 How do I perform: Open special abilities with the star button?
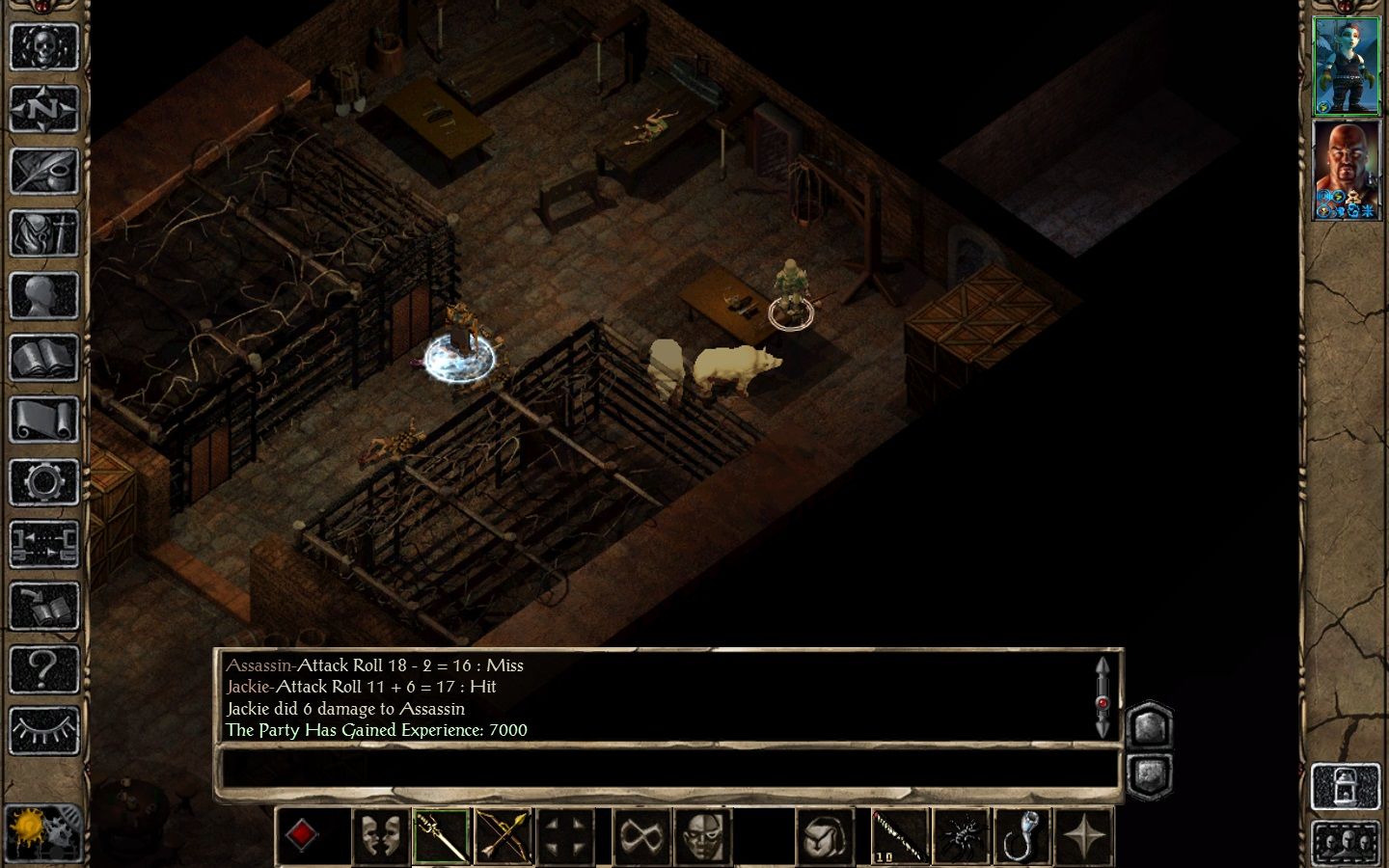click(1084, 835)
